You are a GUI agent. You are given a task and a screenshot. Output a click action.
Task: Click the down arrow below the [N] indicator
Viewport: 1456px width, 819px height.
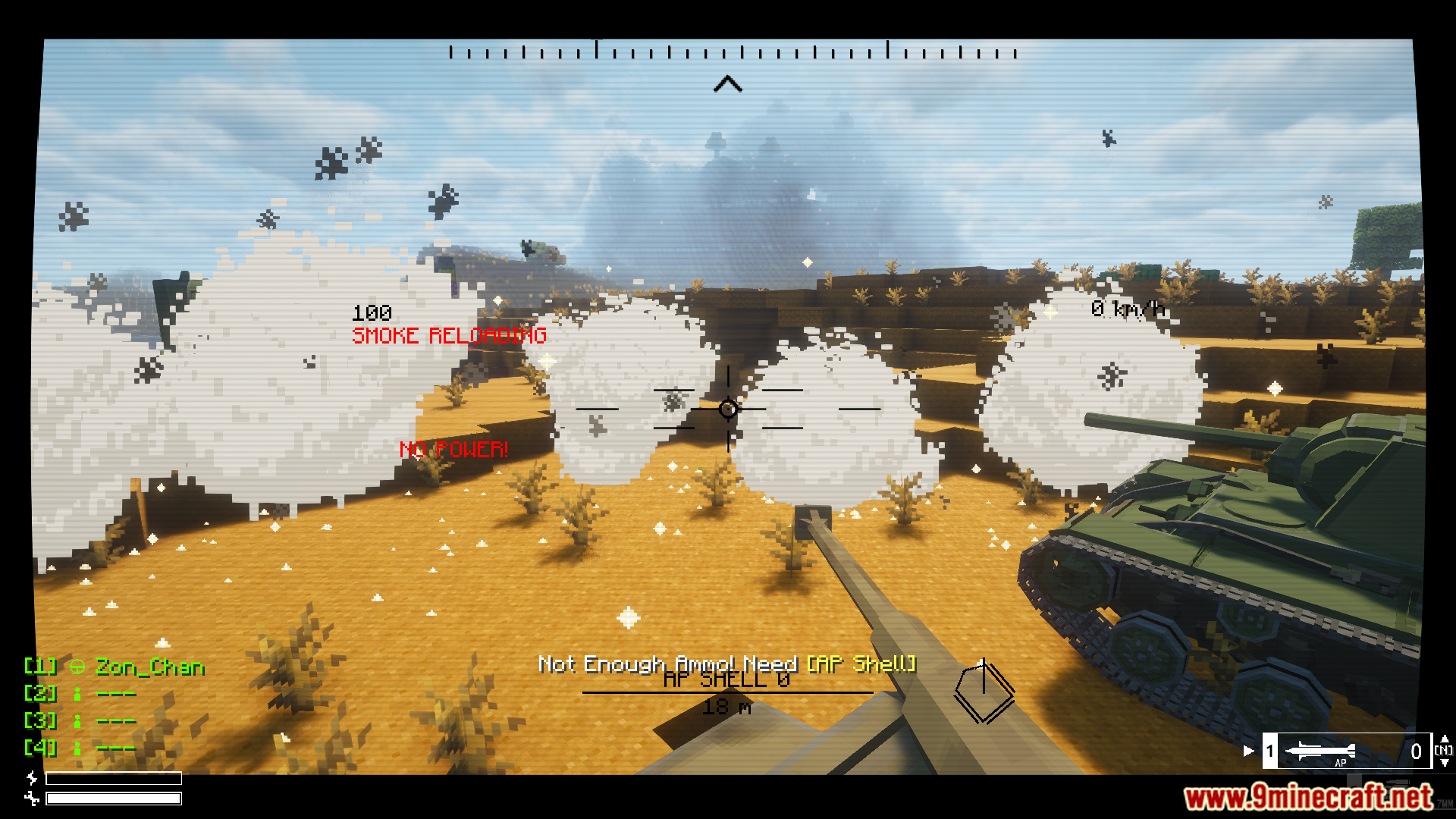tap(1445, 762)
